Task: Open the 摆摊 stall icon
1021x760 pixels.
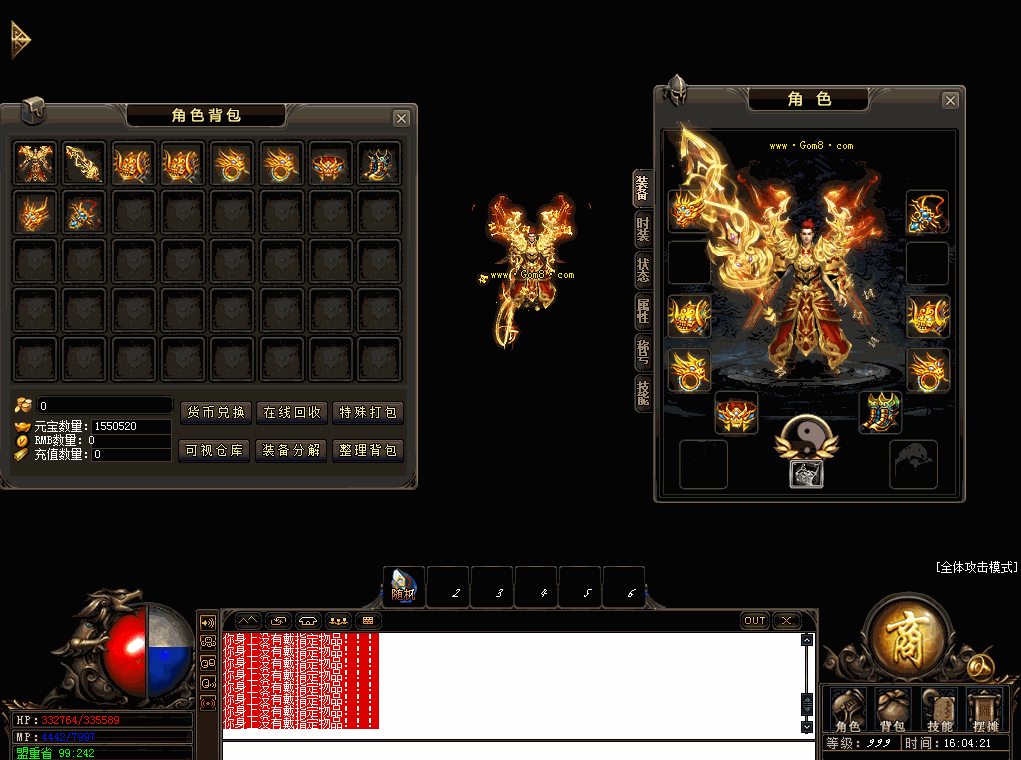Action: [x=985, y=709]
